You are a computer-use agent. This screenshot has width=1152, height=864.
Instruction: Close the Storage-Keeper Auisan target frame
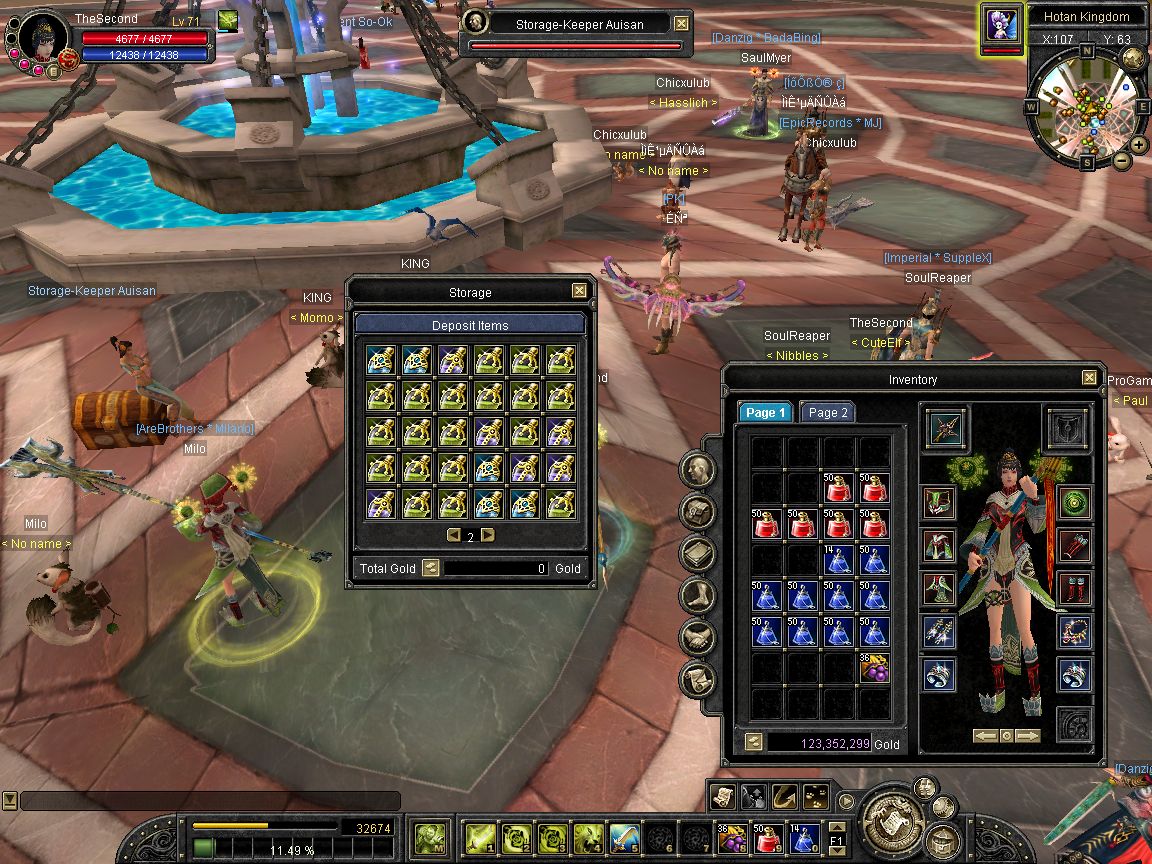681,23
